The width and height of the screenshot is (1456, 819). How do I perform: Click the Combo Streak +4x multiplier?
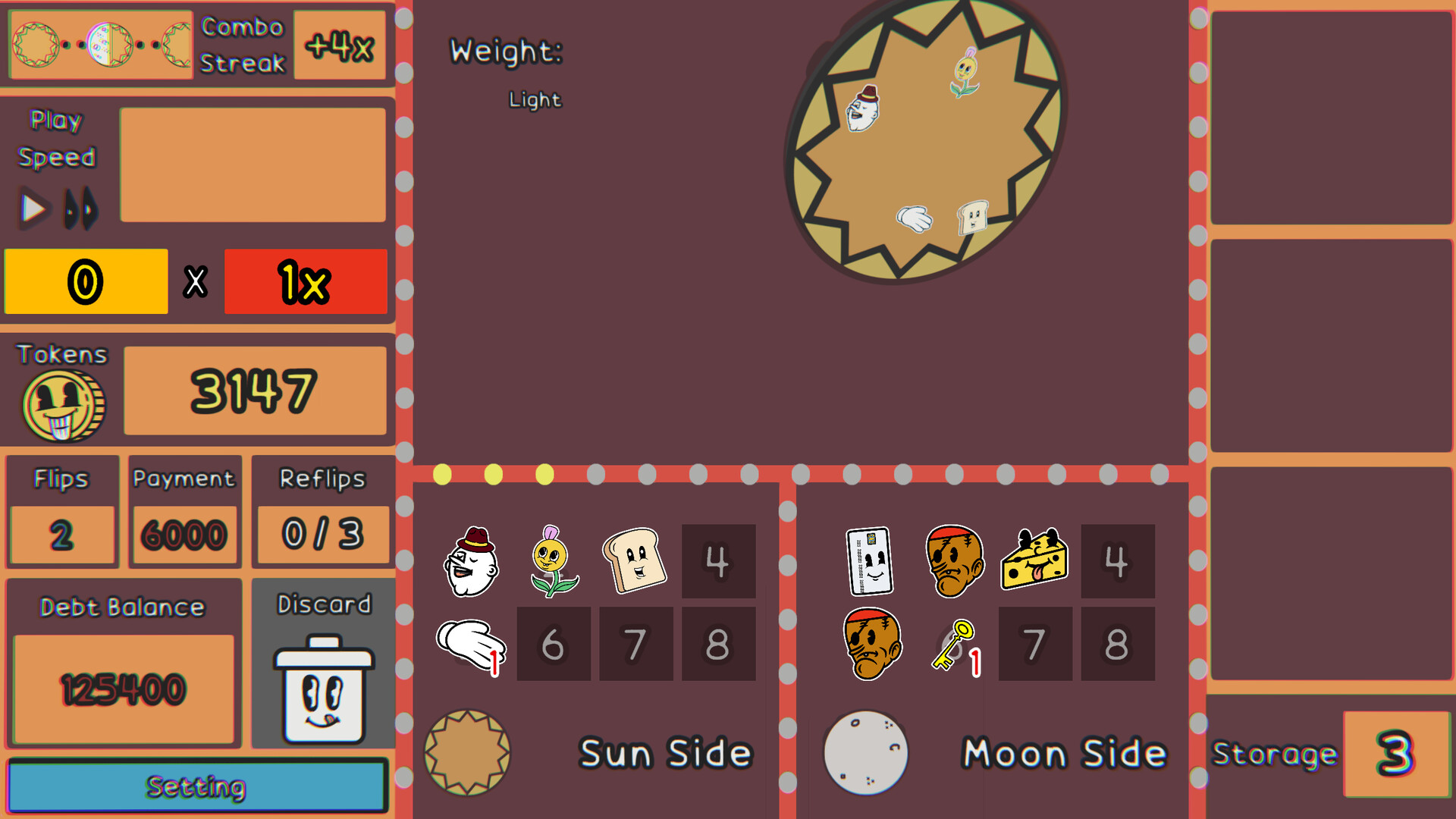coord(340,44)
